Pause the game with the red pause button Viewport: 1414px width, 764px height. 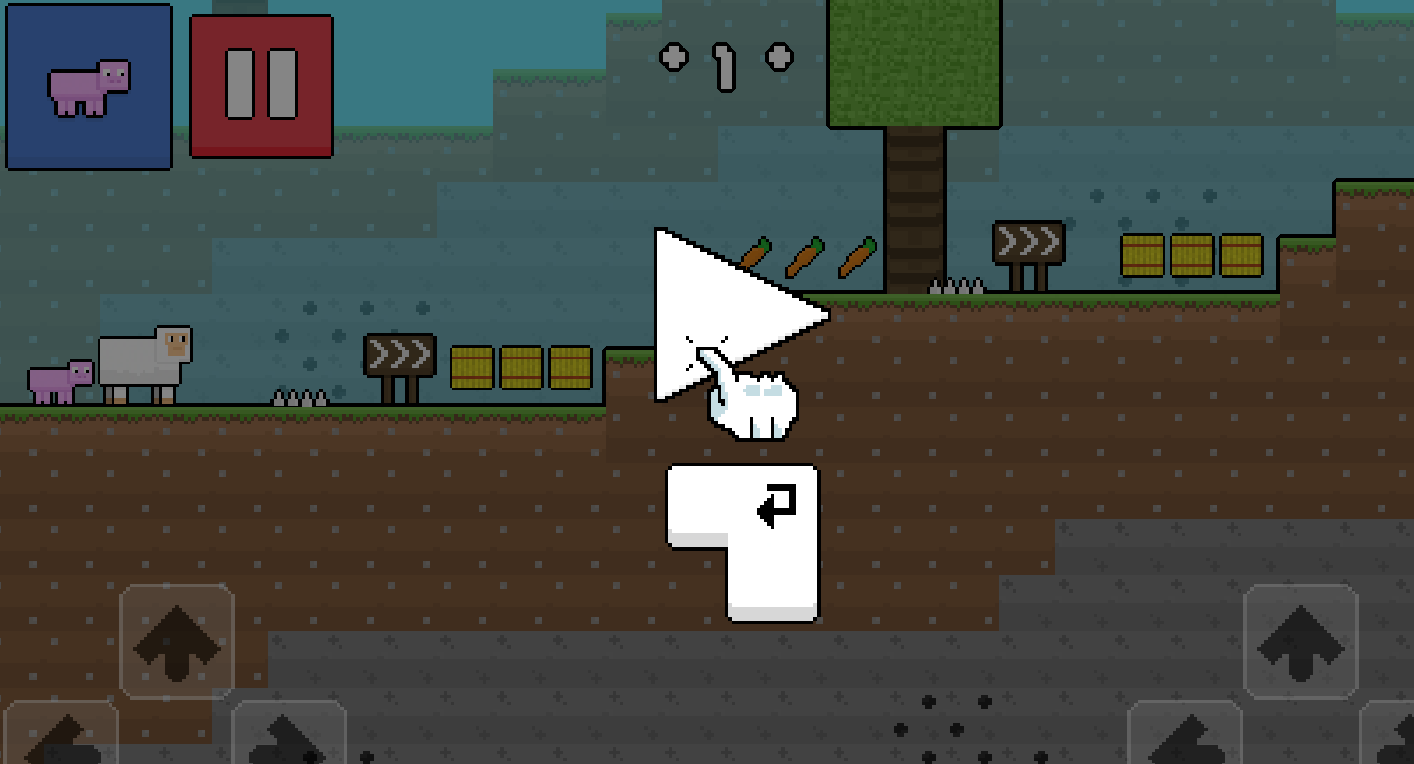click(x=260, y=84)
